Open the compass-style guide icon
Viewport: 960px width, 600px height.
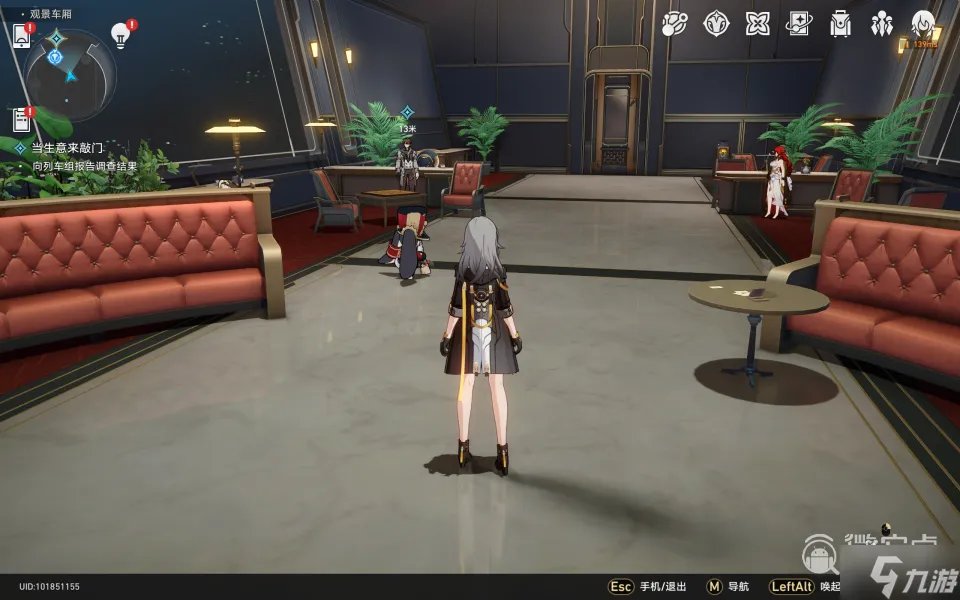[x=716, y=24]
